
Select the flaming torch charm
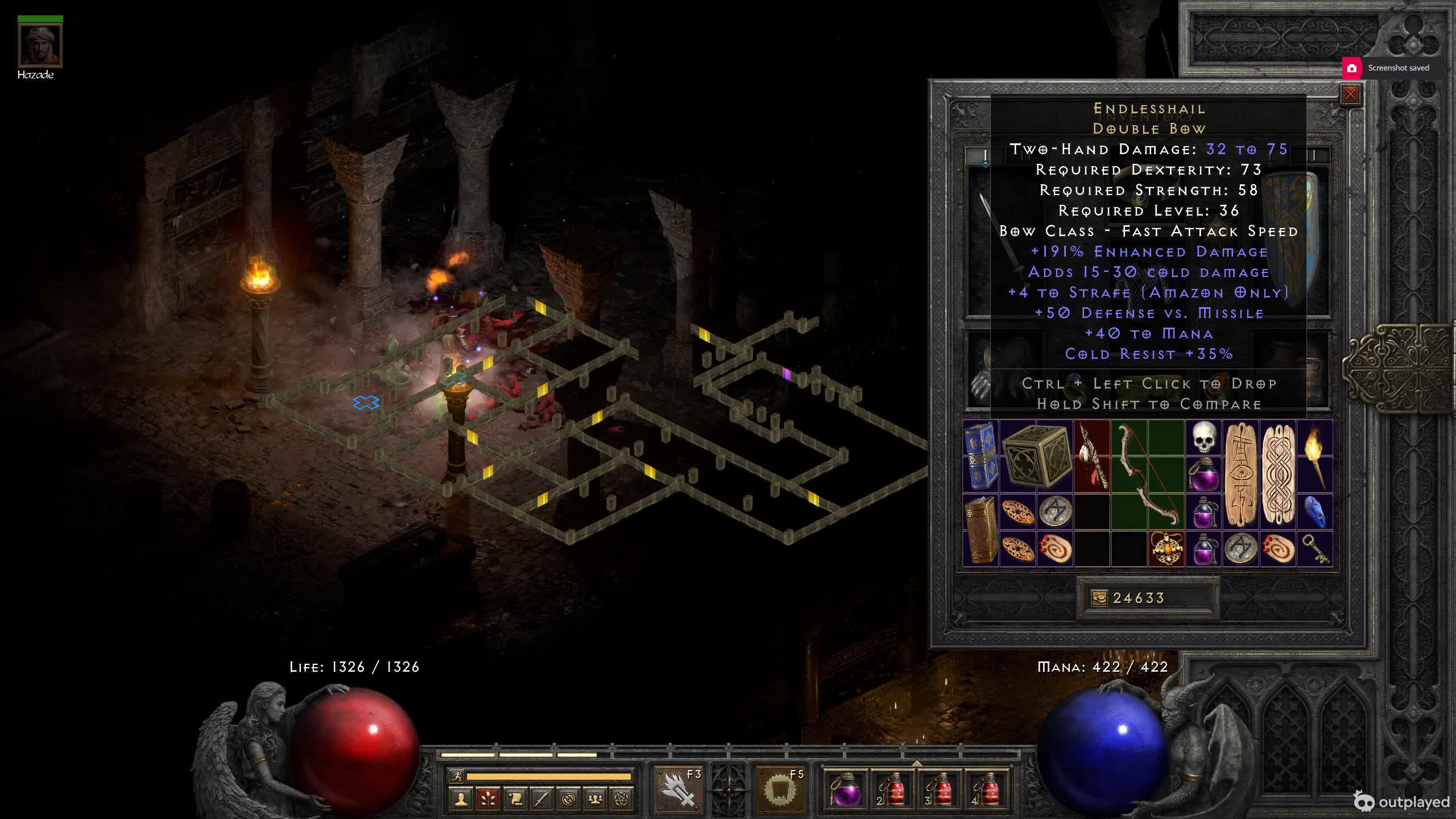click(x=1315, y=456)
